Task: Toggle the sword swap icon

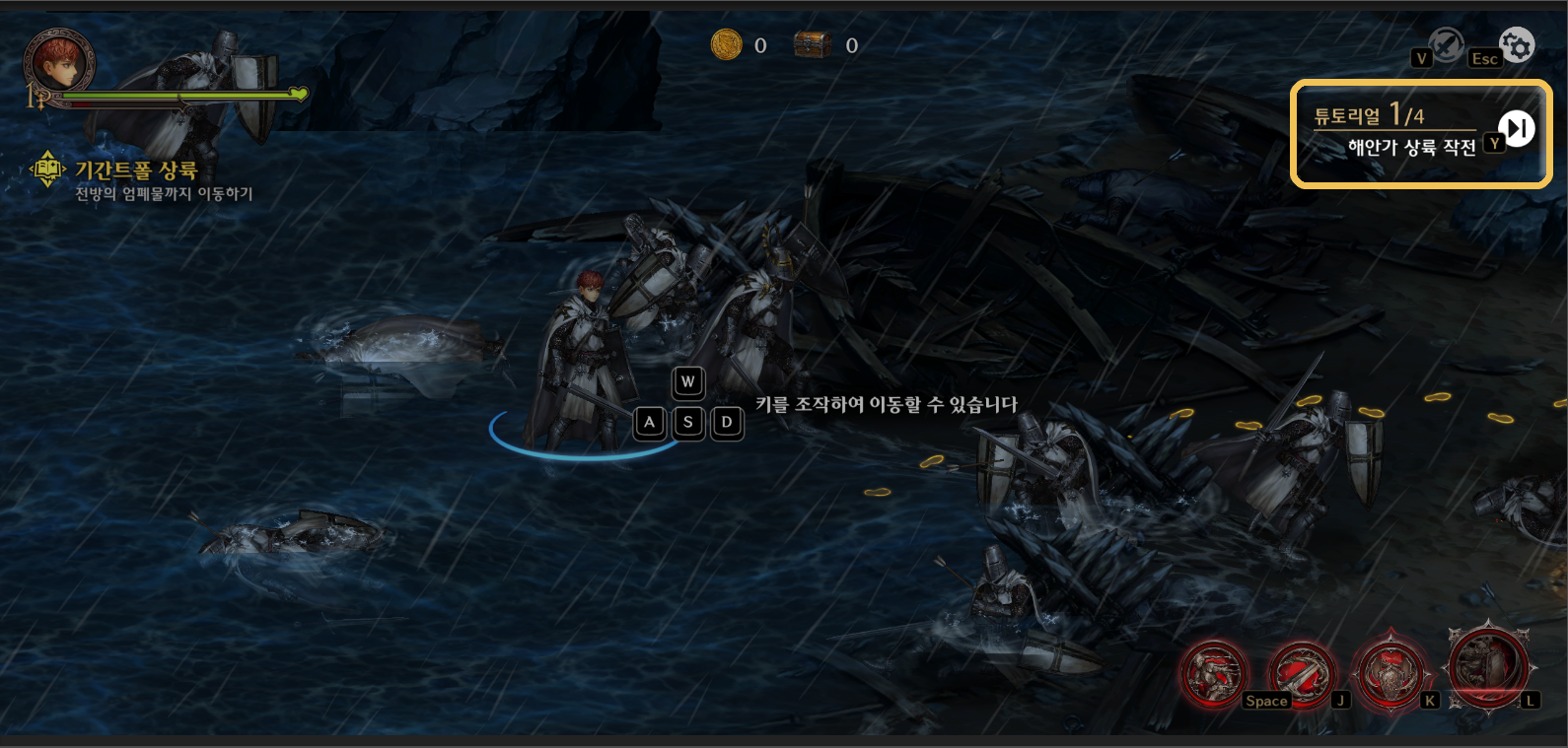Action: click(1447, 44)
